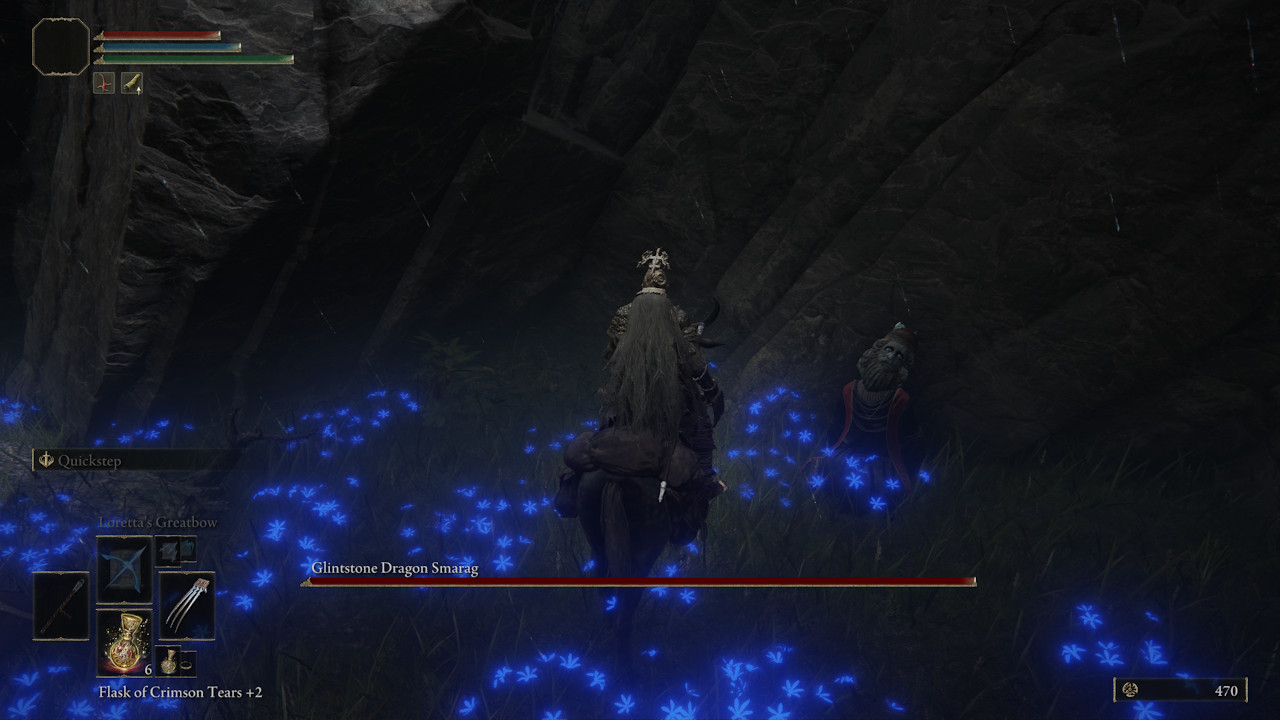This screenshot has width=1280, height=720.
Task: Click the staff in the left-hand weapon slot
Action: point(62,606)
